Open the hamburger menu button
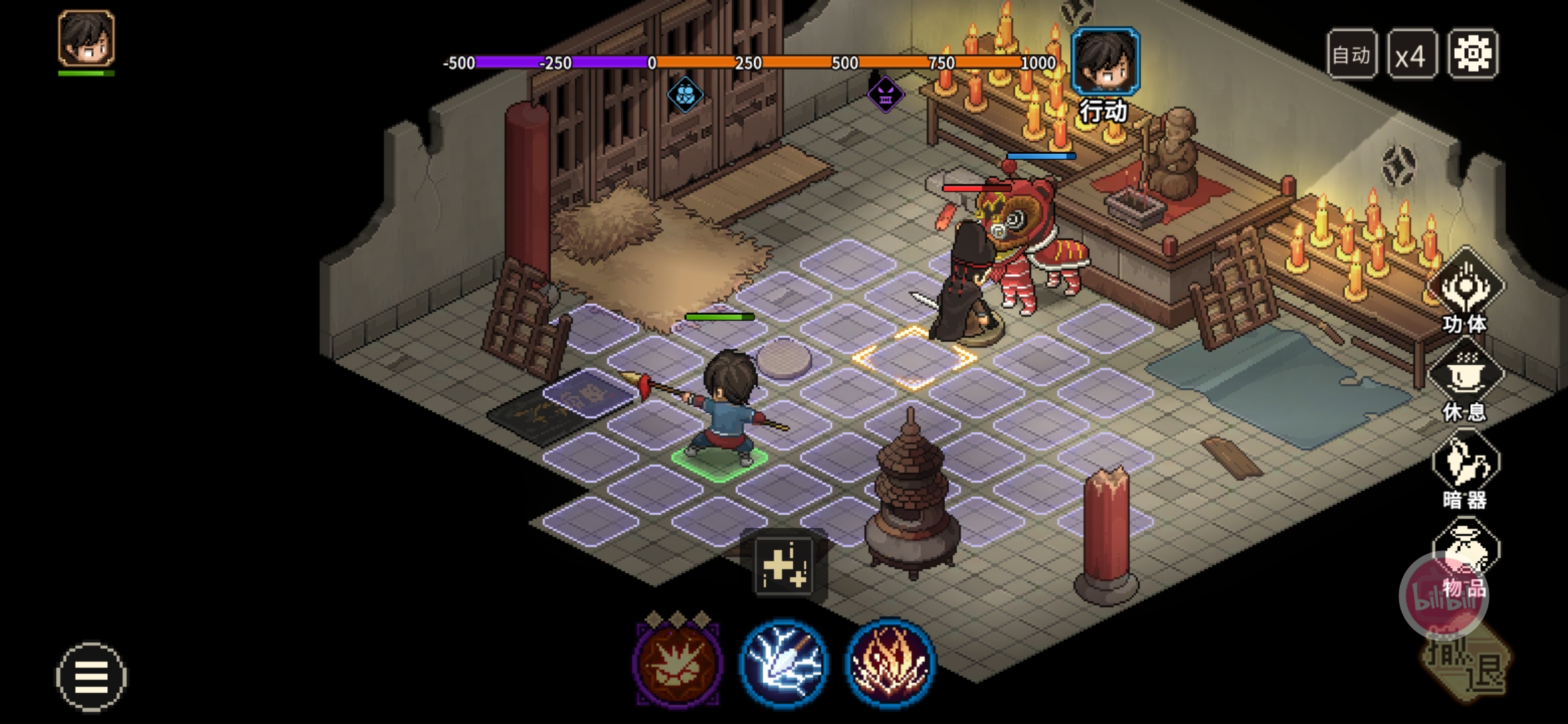Viewport: 1568px width, 724px height. [x=91, y=676]
